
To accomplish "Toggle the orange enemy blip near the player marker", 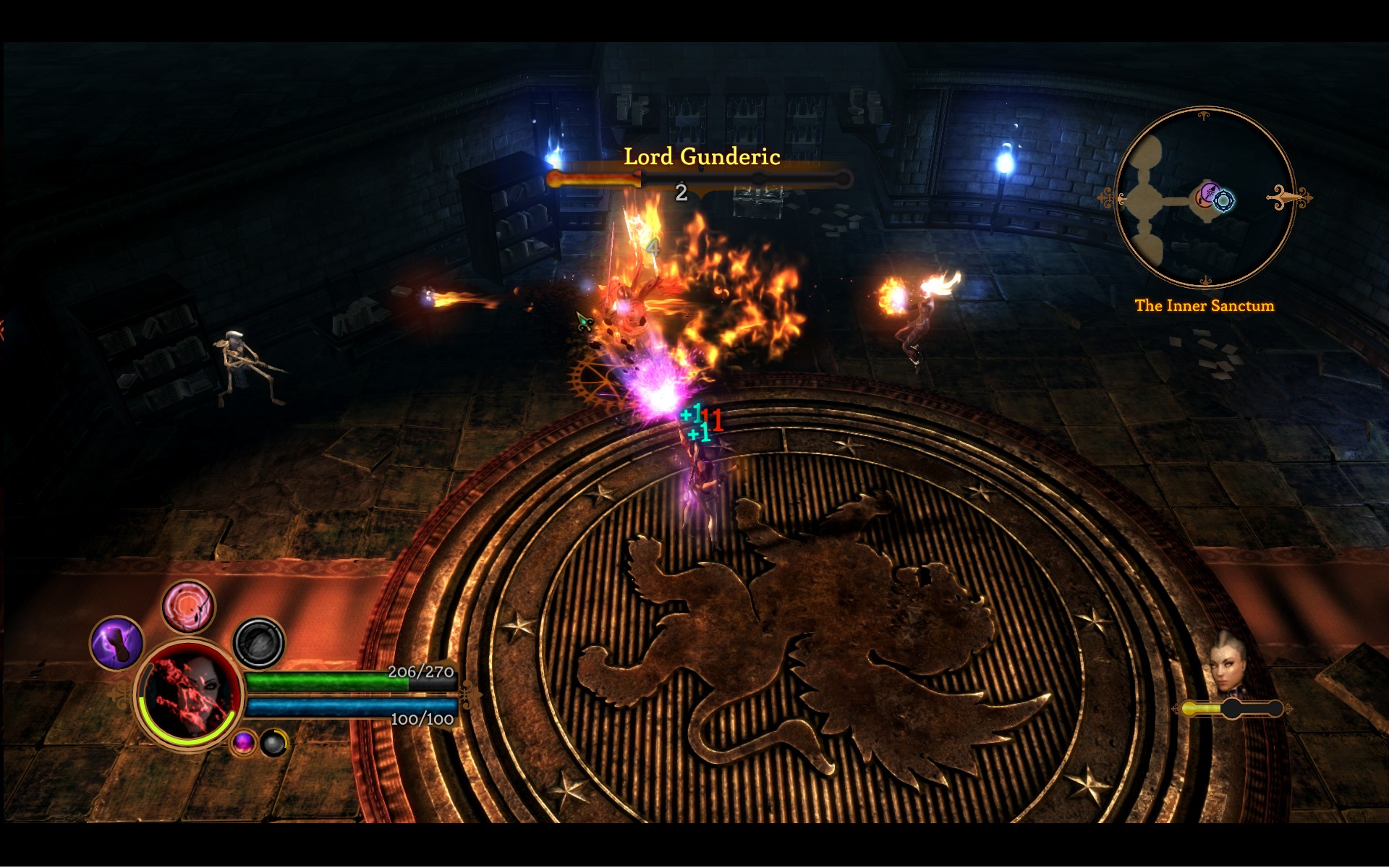I will click(1202, 201).
